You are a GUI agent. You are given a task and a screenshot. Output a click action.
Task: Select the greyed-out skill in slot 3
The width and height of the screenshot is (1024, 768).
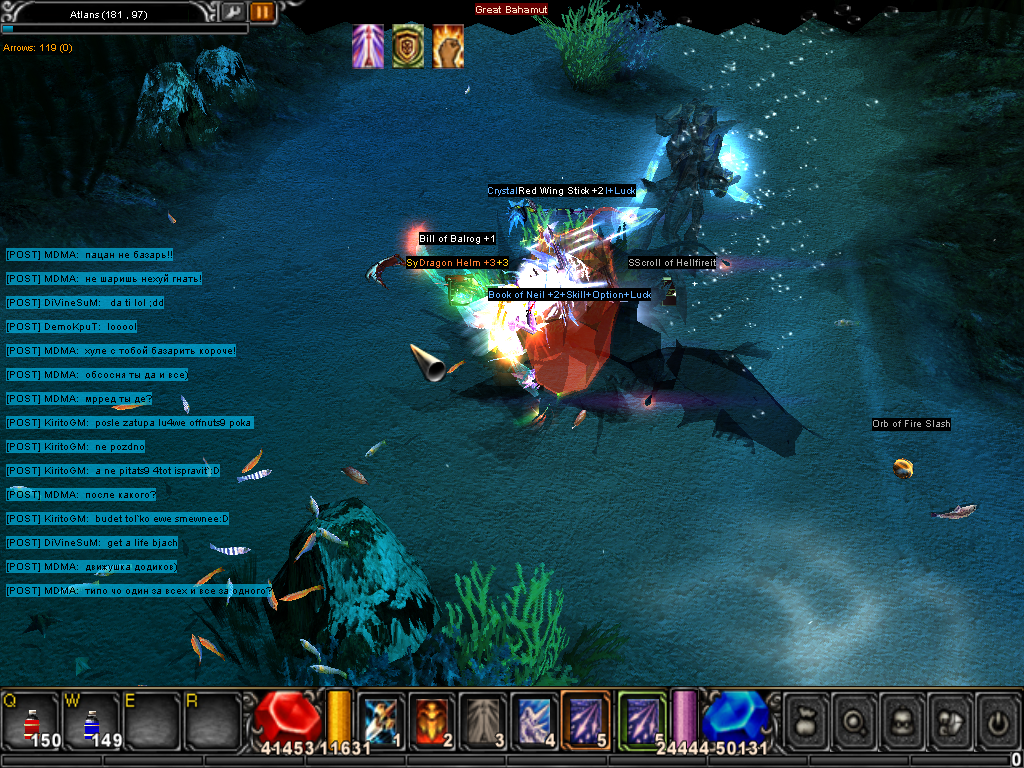pos(483,720)
